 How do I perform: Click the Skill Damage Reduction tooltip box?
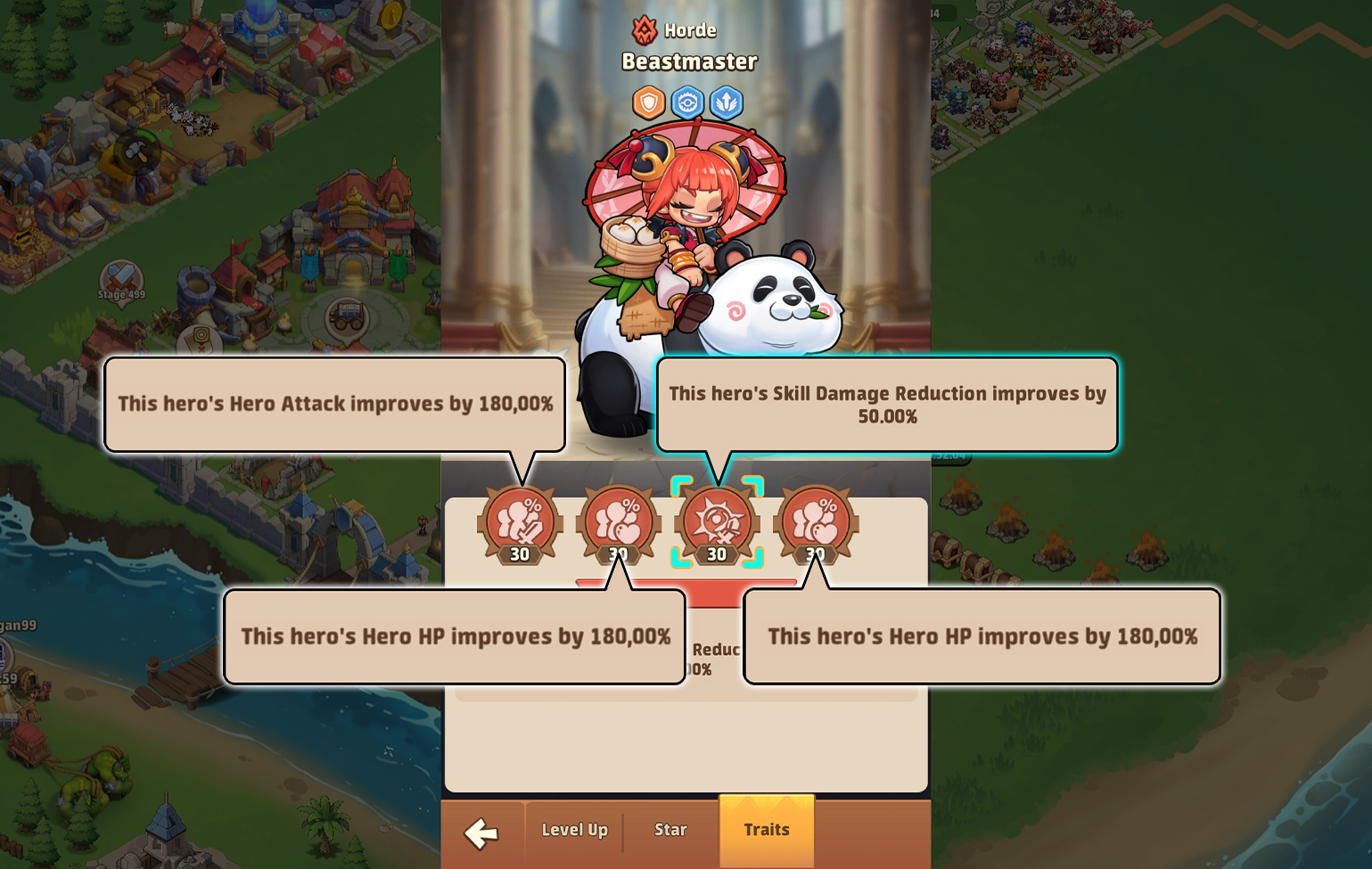pos(888,404)
